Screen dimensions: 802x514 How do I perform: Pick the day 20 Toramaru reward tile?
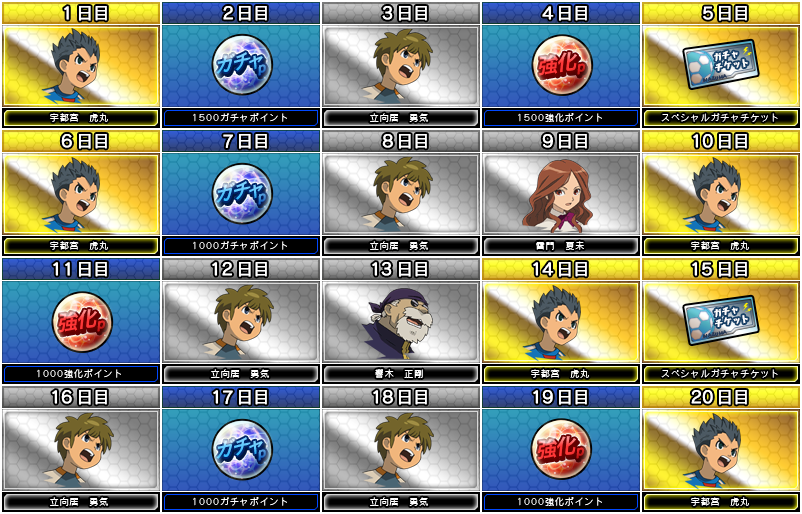(x=720, y=449)
